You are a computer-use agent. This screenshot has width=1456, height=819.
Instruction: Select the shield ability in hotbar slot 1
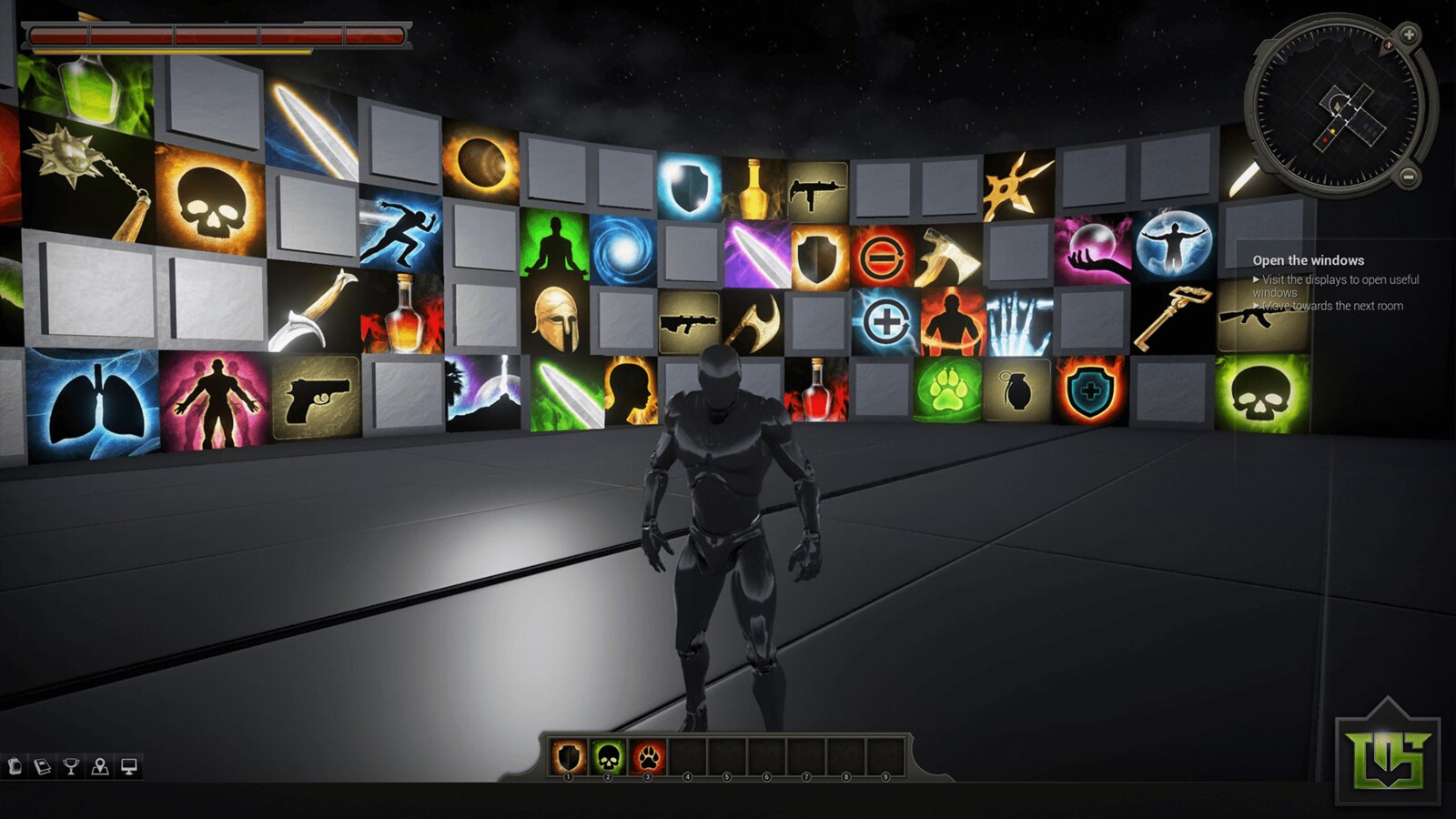tap(569, 753)
